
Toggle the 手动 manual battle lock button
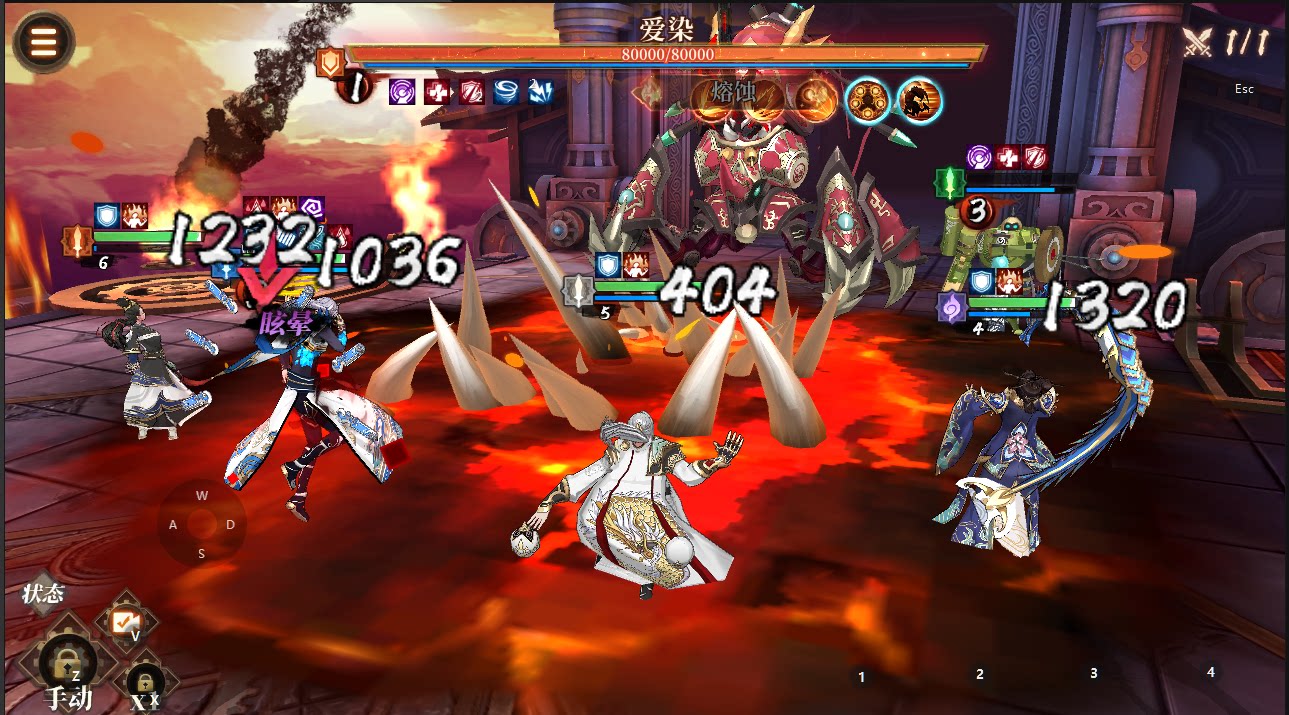(68, 664)
